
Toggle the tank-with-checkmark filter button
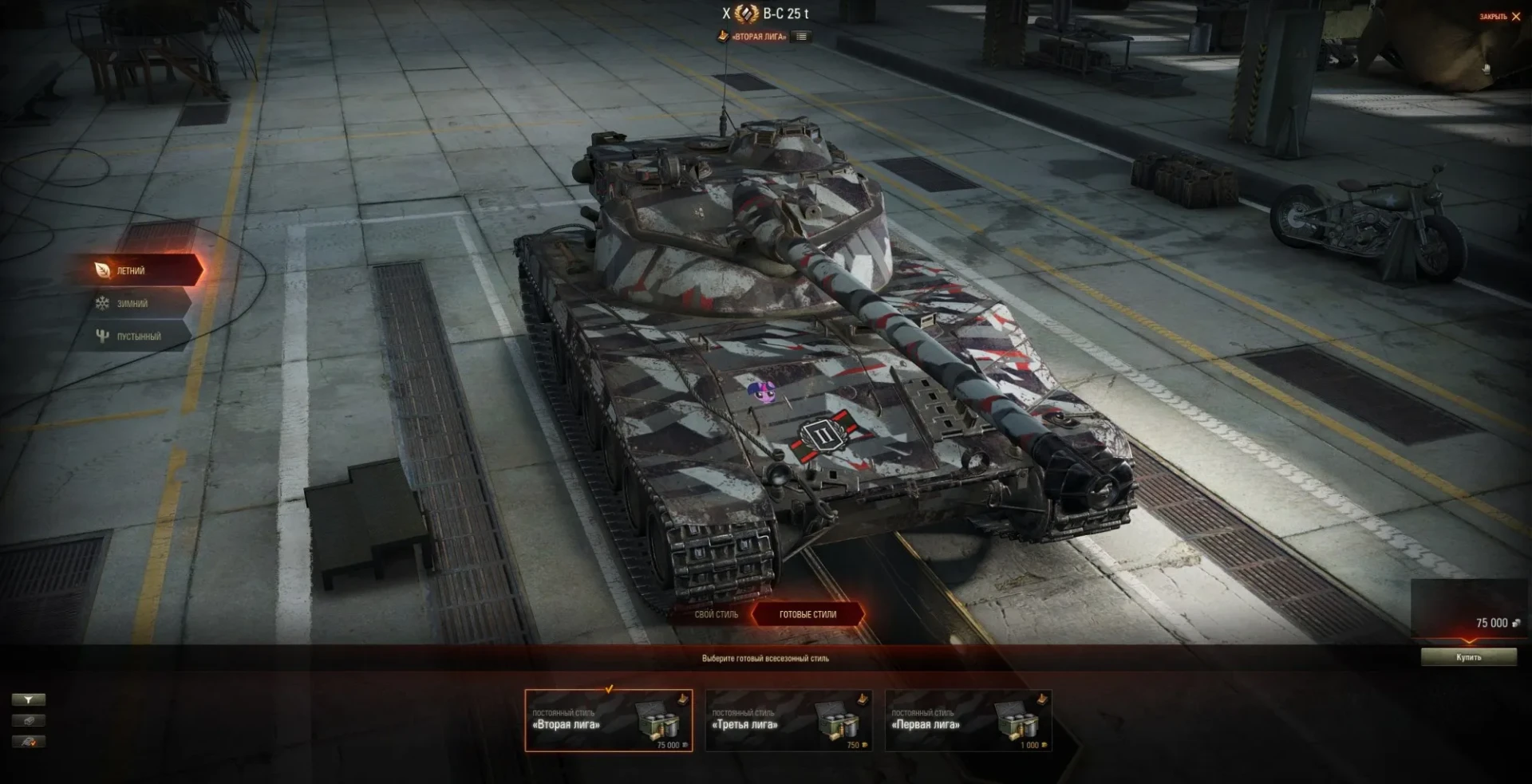29,742
